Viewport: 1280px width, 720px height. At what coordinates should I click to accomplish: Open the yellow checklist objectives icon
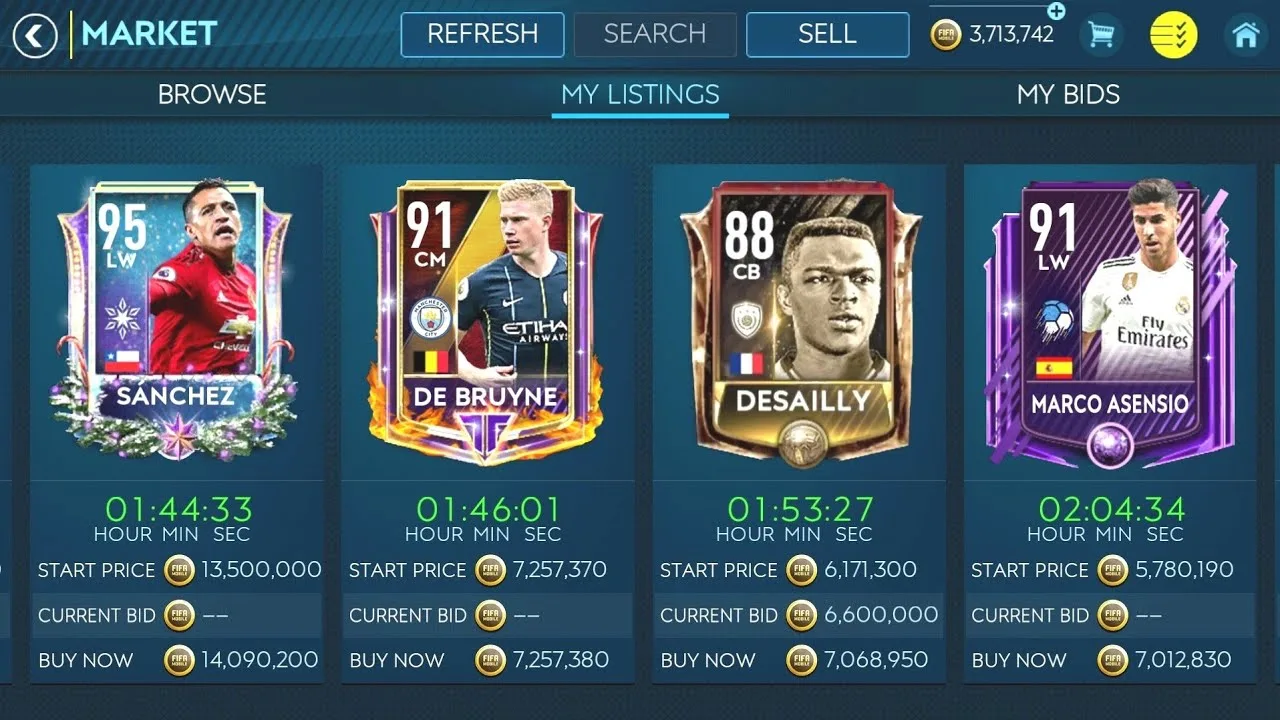click(x=1173, y=36)
